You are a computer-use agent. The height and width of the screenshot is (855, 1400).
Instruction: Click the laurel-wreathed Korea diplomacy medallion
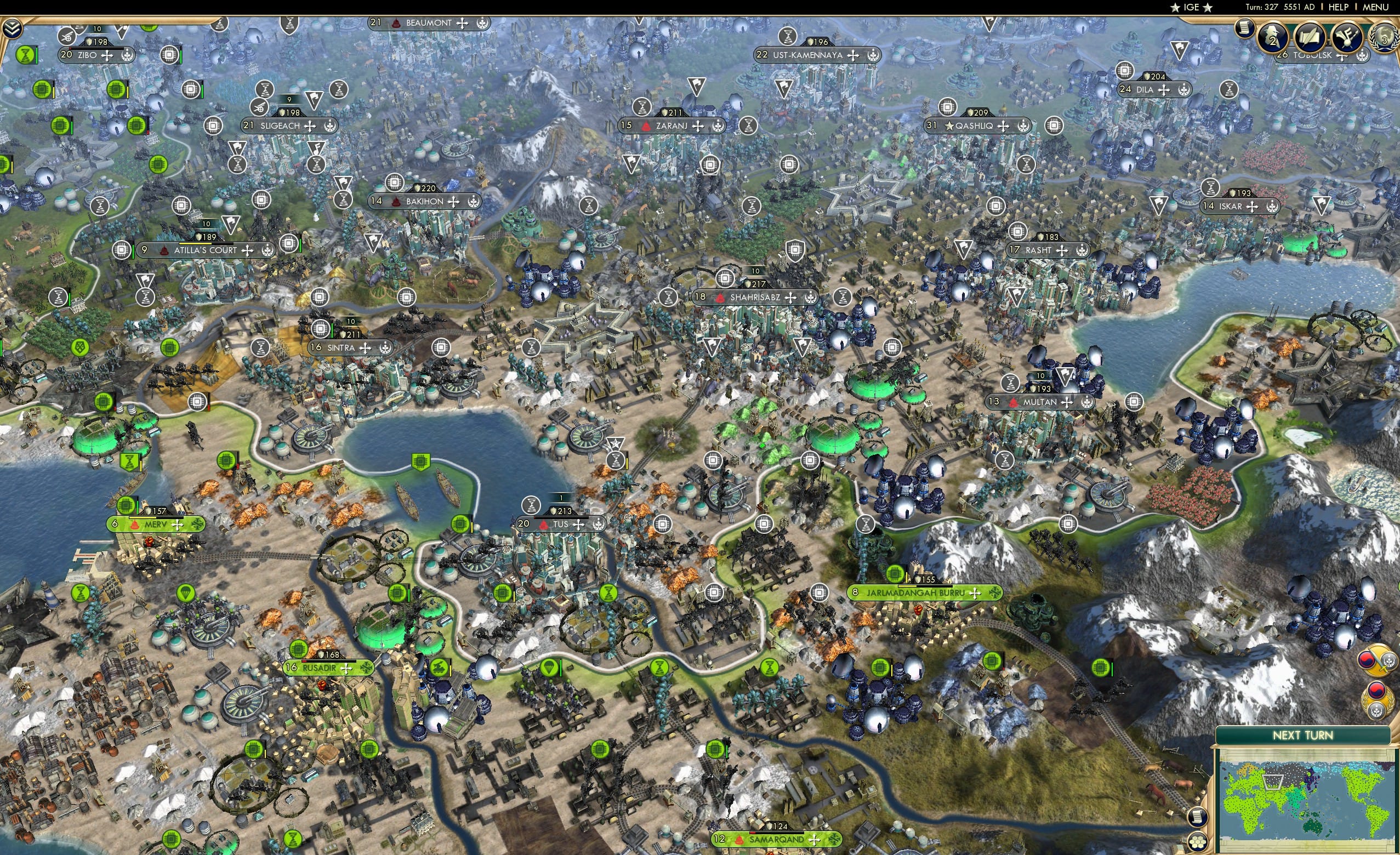point(1378,700)
